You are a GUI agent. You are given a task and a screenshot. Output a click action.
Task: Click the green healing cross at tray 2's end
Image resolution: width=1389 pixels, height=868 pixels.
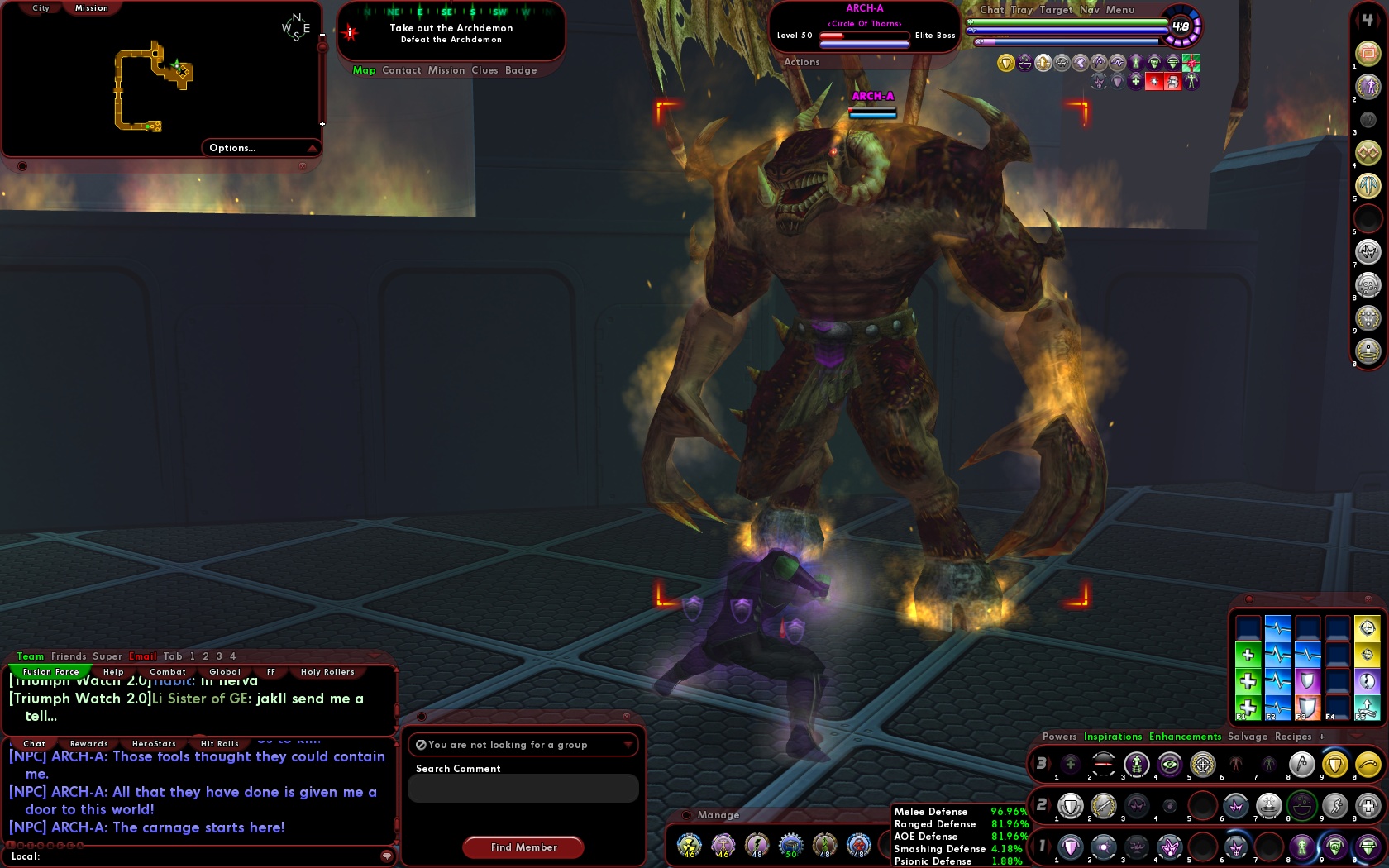point(1368,806)
